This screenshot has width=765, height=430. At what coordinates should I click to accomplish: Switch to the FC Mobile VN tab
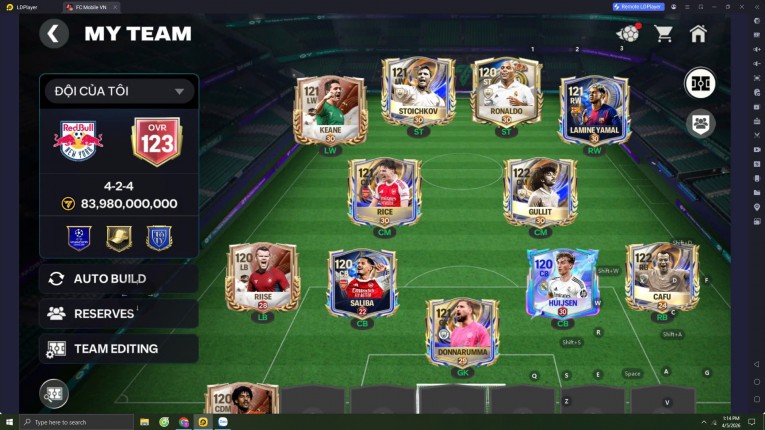tap(92, 7)
